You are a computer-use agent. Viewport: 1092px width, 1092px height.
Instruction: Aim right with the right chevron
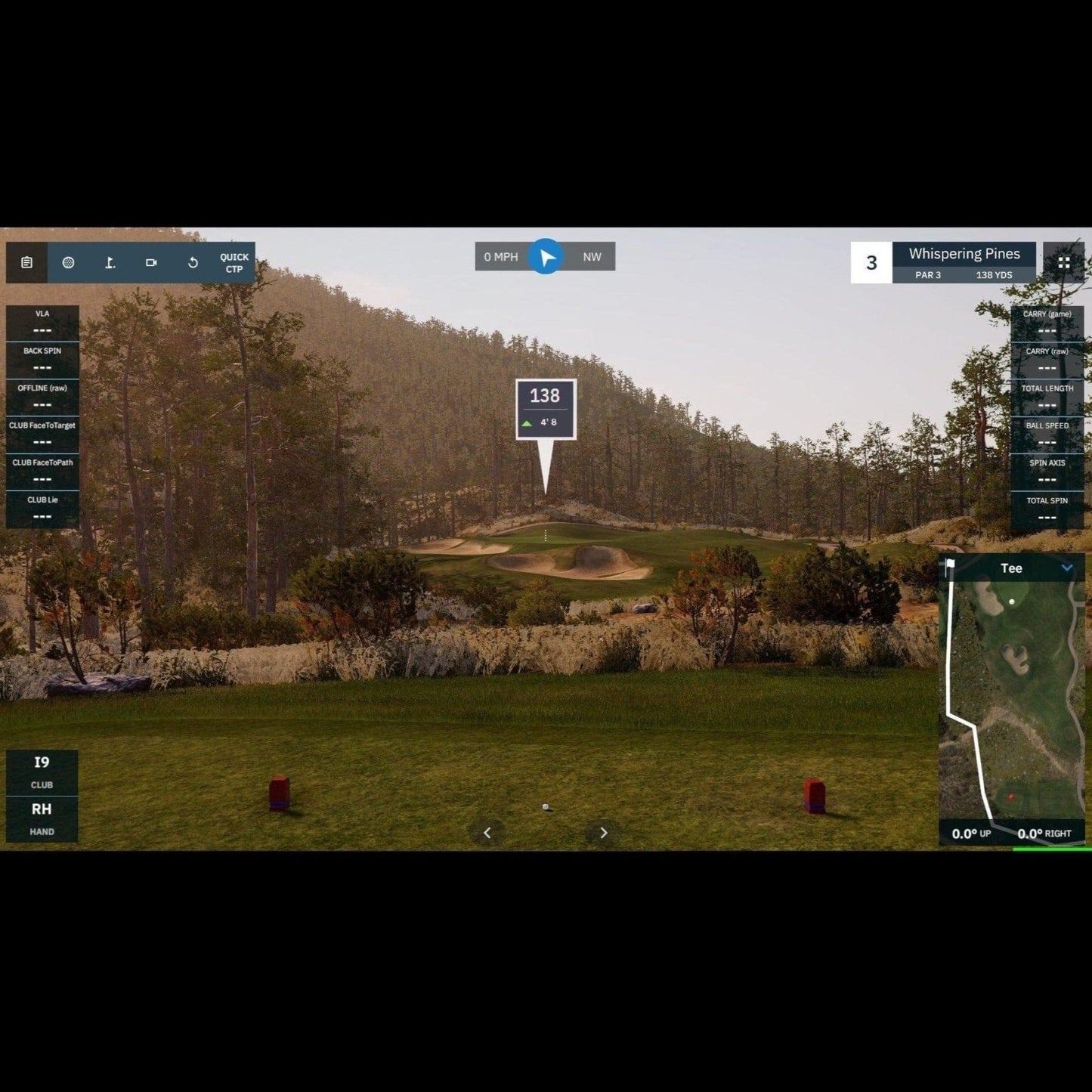603,833
